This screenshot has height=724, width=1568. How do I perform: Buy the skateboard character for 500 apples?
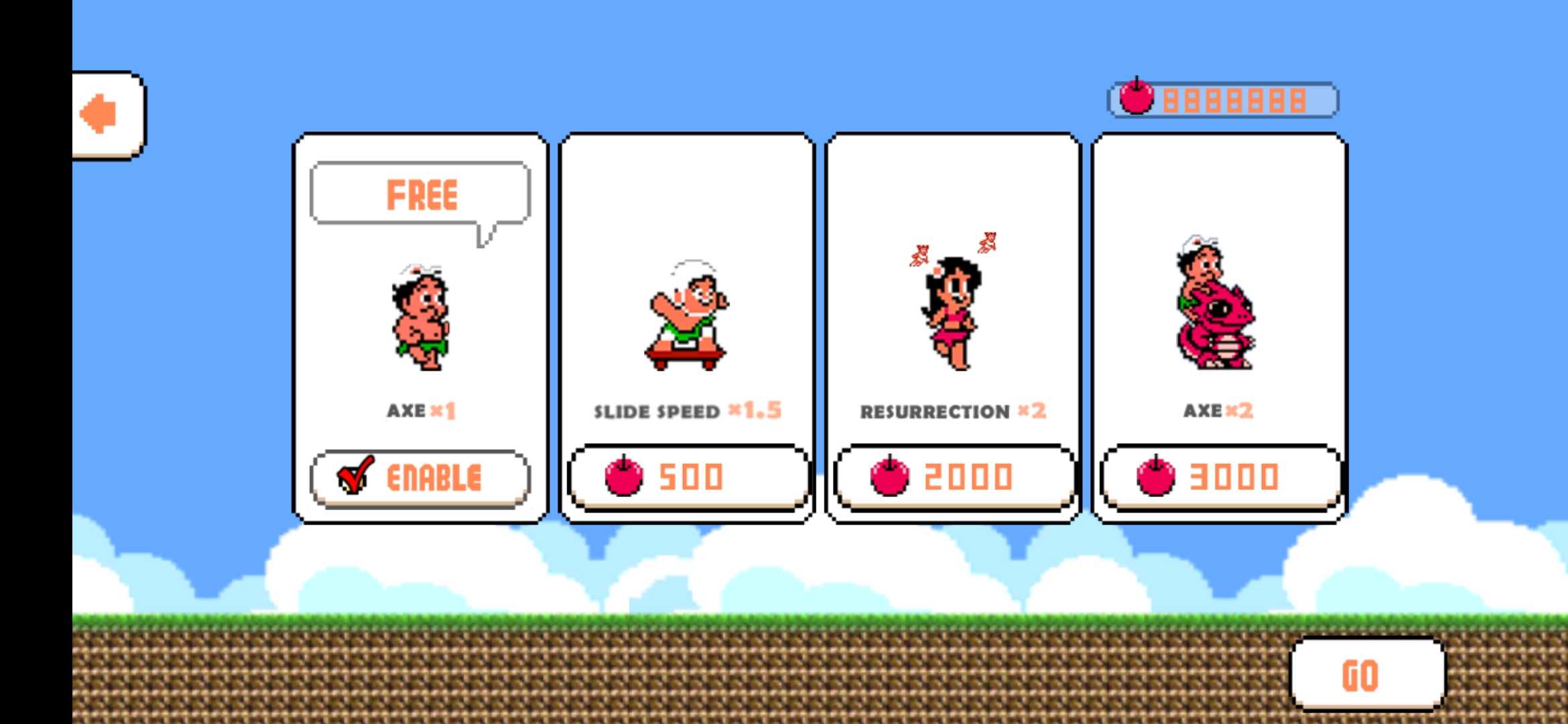pyautogui.click(x=688, y=477)
